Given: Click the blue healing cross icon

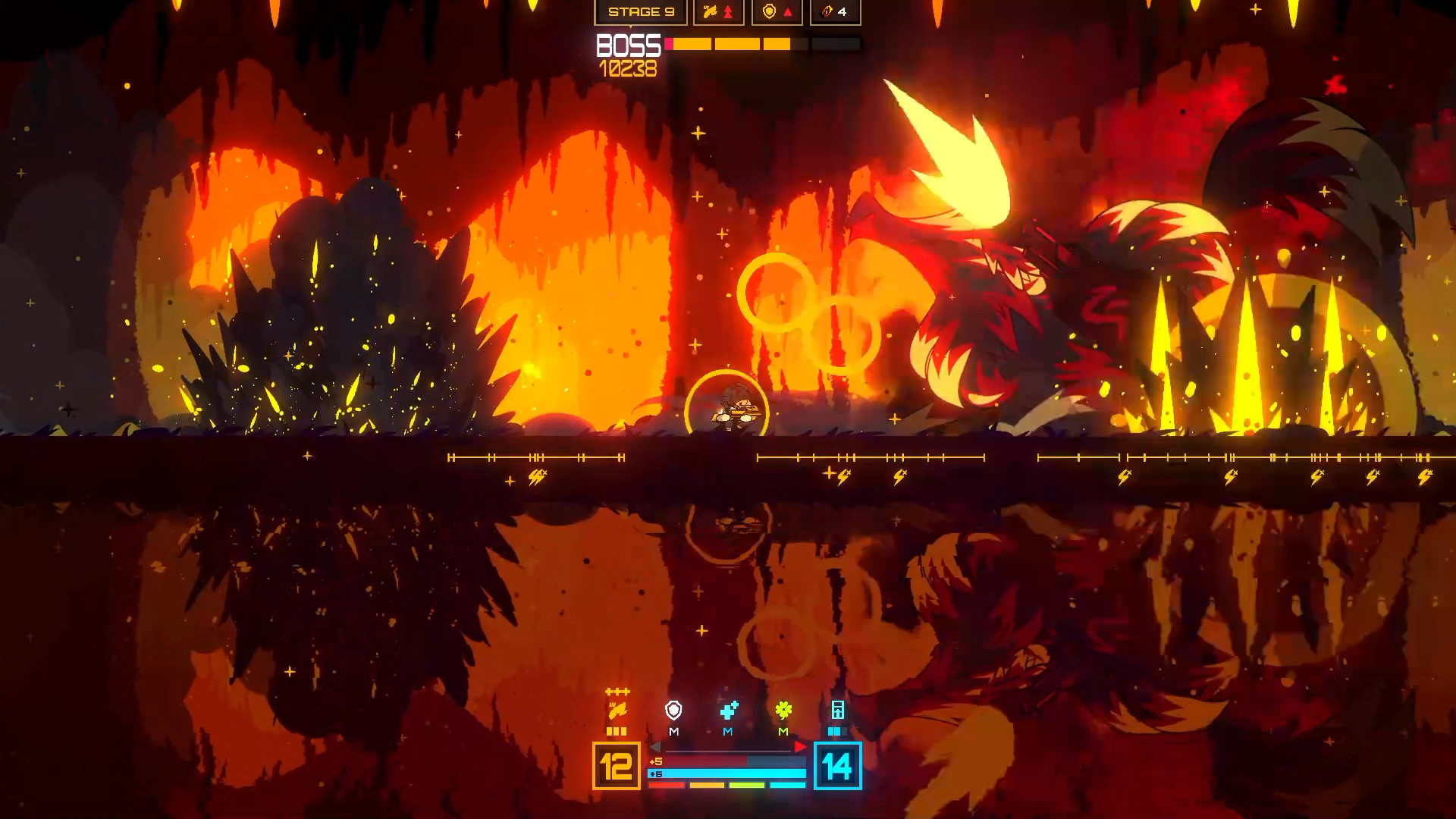Looking at the screenshot, I should (729, 711).
